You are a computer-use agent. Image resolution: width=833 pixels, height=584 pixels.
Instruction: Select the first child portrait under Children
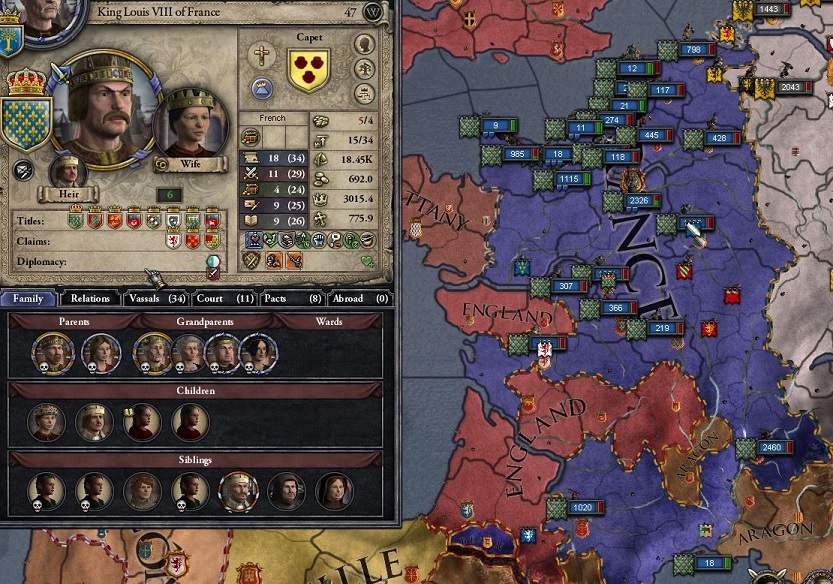pyautogui.click(x=46, y=422)
